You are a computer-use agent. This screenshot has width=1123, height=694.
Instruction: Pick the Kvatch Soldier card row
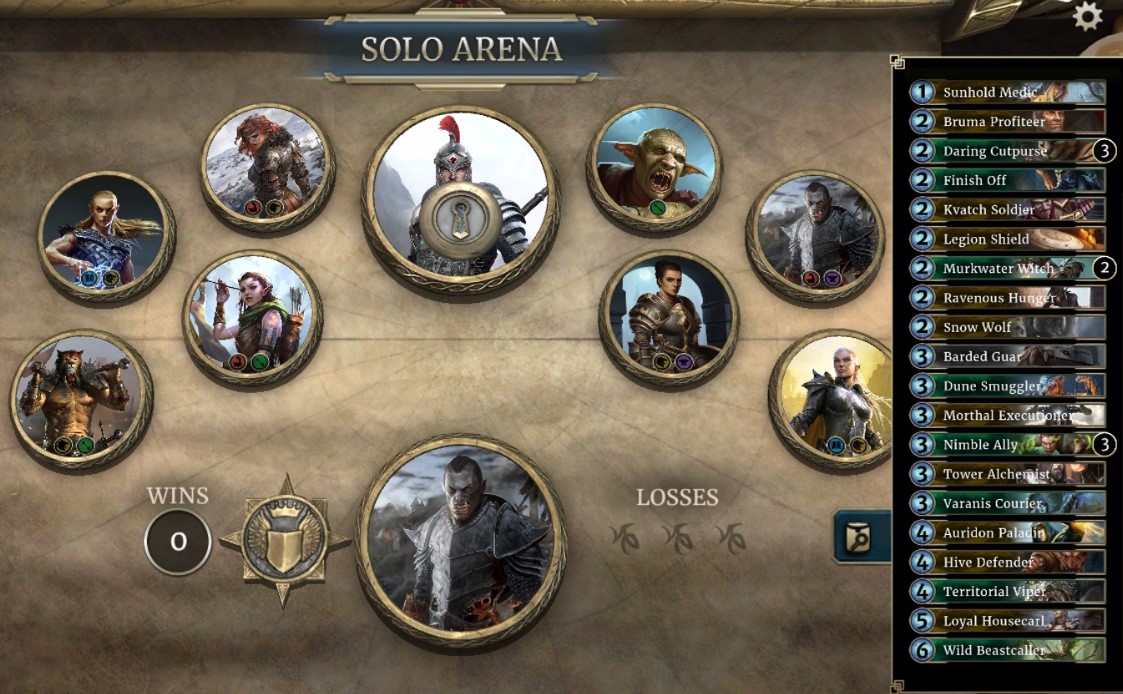(1007, 210)
